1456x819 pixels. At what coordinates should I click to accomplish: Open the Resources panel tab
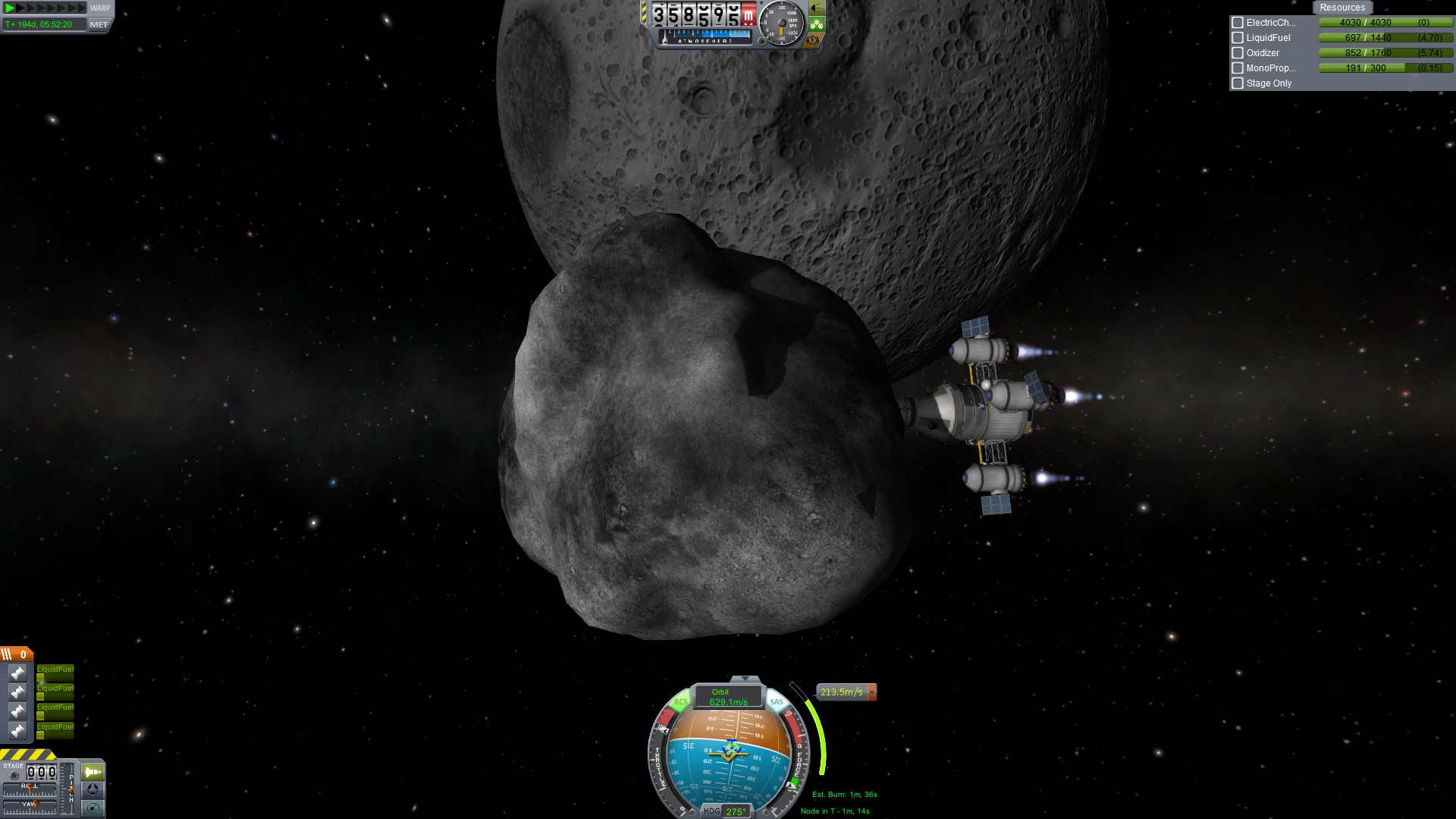point(1341,8)
